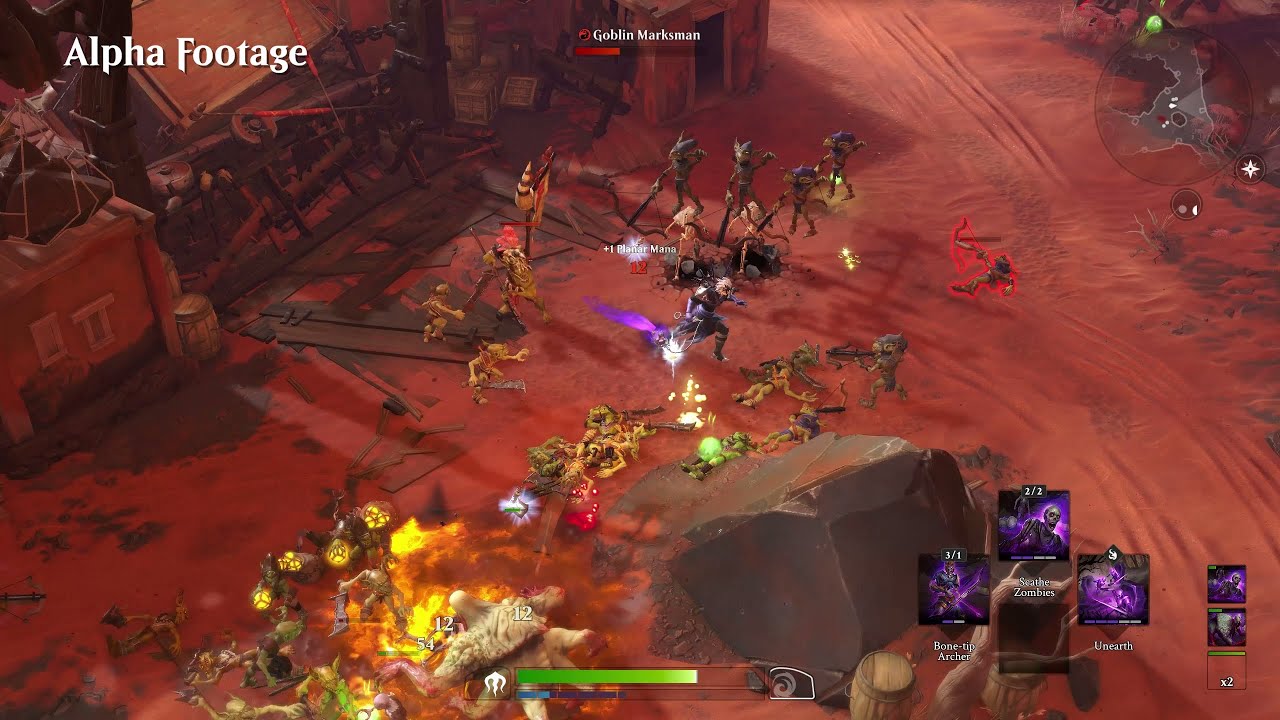Play the Scathe Zombies card
Image resolution: width=1280 pixels, height=720 pixels.
(1034, 527)
